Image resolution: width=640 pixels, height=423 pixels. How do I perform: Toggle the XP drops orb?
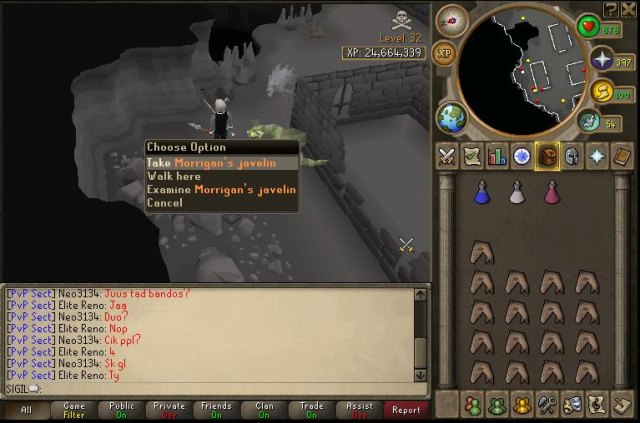click(445, 54)
